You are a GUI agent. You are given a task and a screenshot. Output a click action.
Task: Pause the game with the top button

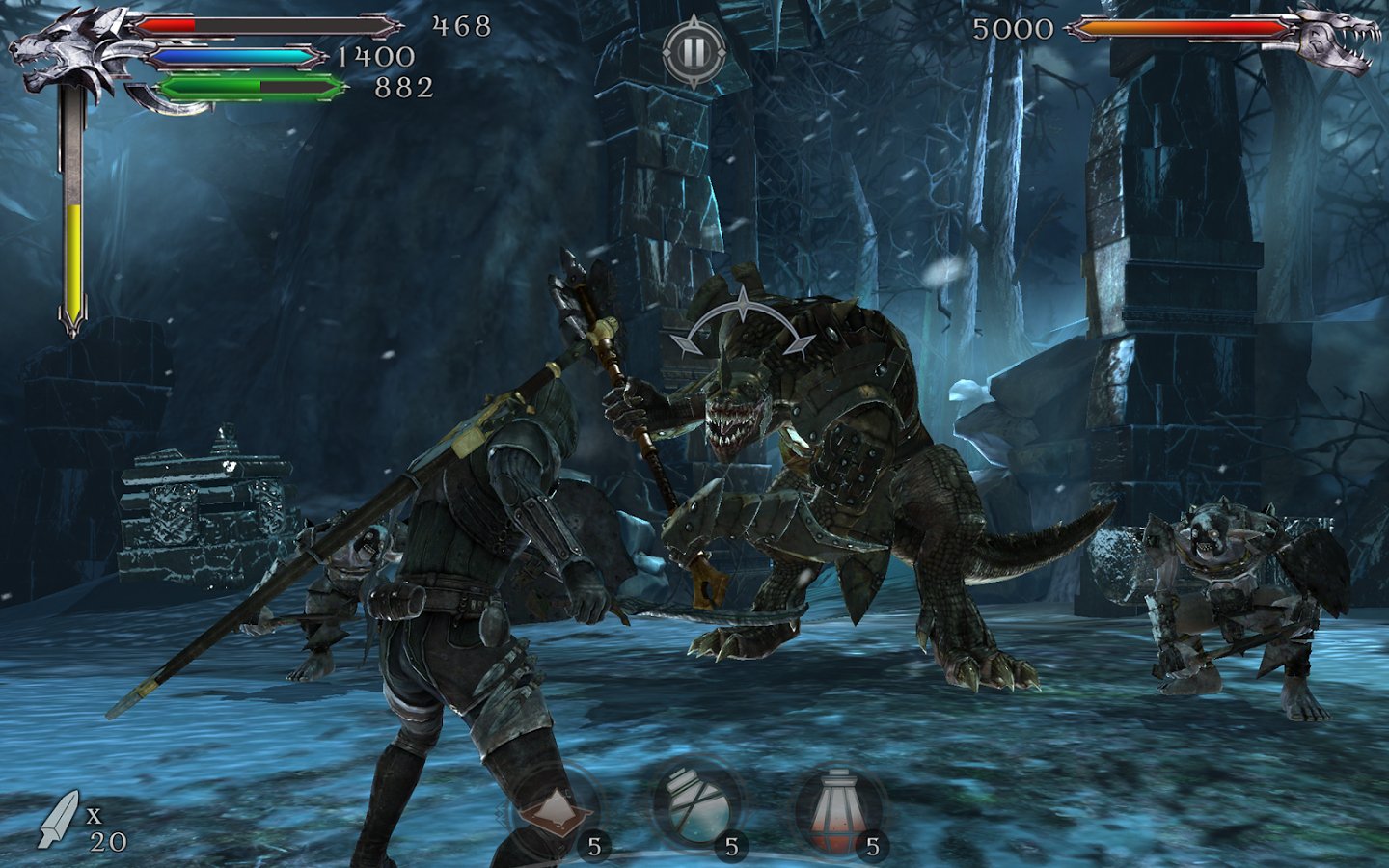coord(694,50)
